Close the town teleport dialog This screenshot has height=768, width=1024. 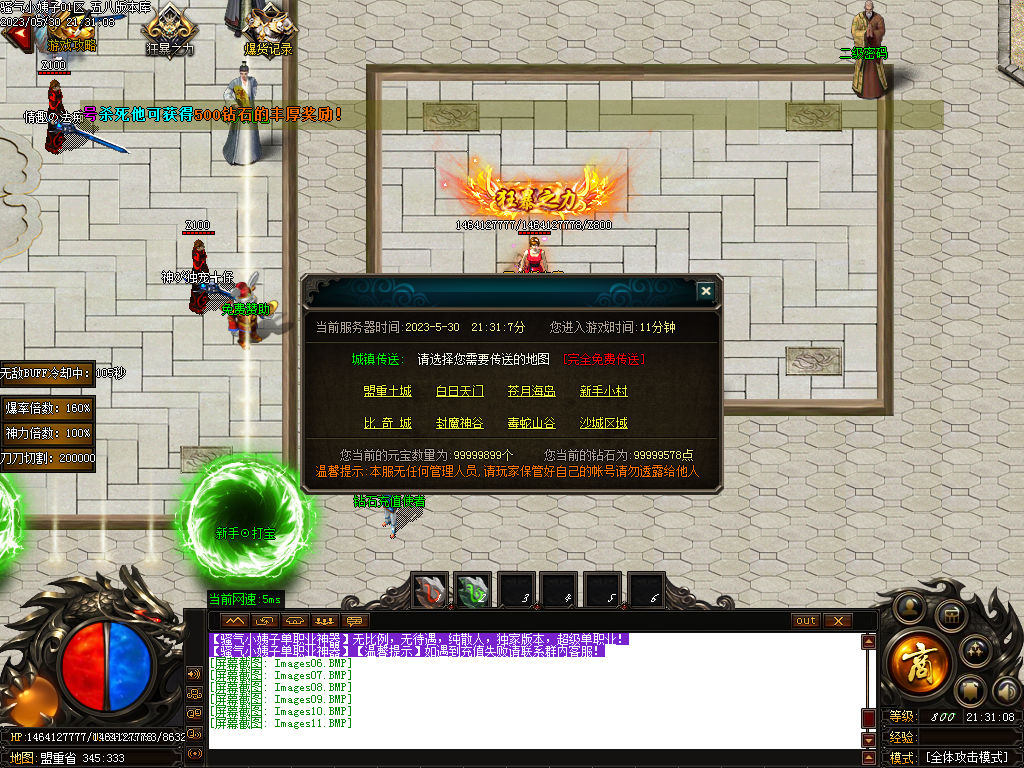[706, 291]
